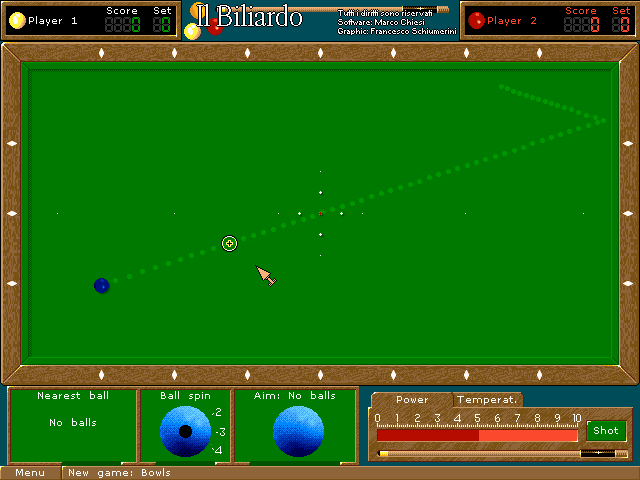Switch to the Temperat. tab
Image resolution: width=640 pixels, height=480 pixels.
pos(487,400)
